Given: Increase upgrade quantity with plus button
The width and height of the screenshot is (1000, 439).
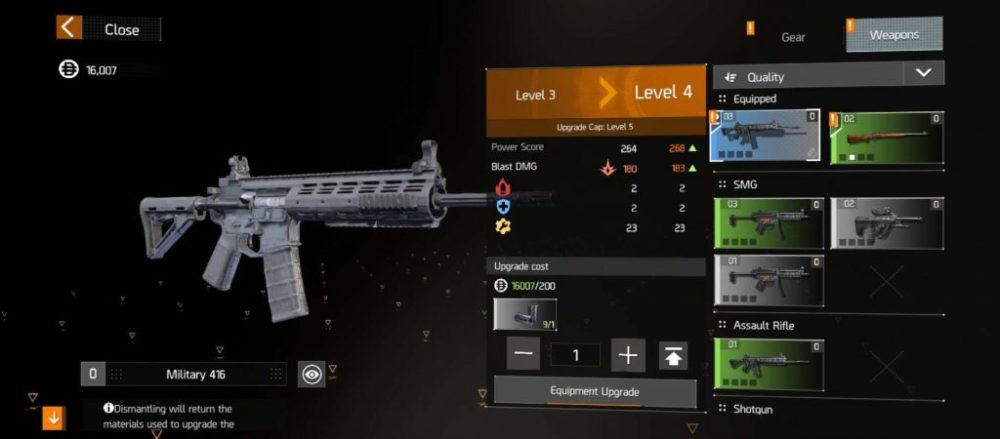Looking at the screenshot, I should tap(628, 354).
